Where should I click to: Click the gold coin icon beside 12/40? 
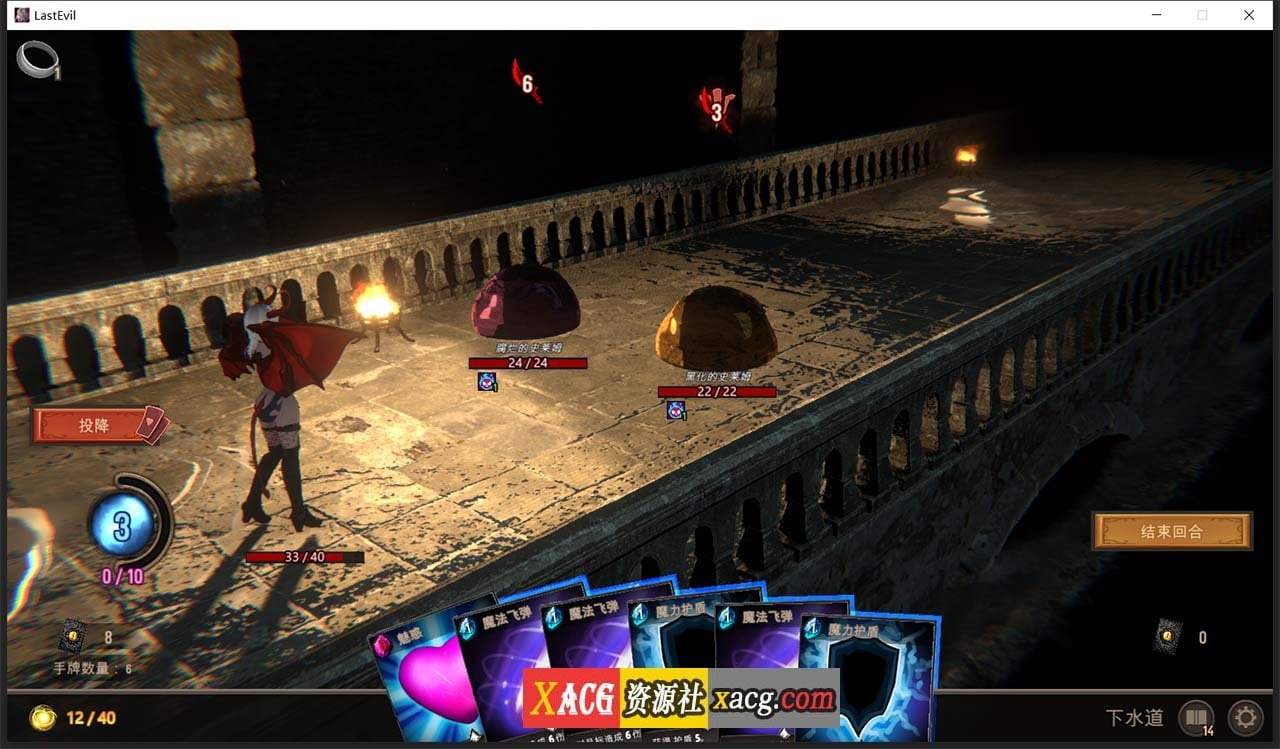tap(42, 718)
